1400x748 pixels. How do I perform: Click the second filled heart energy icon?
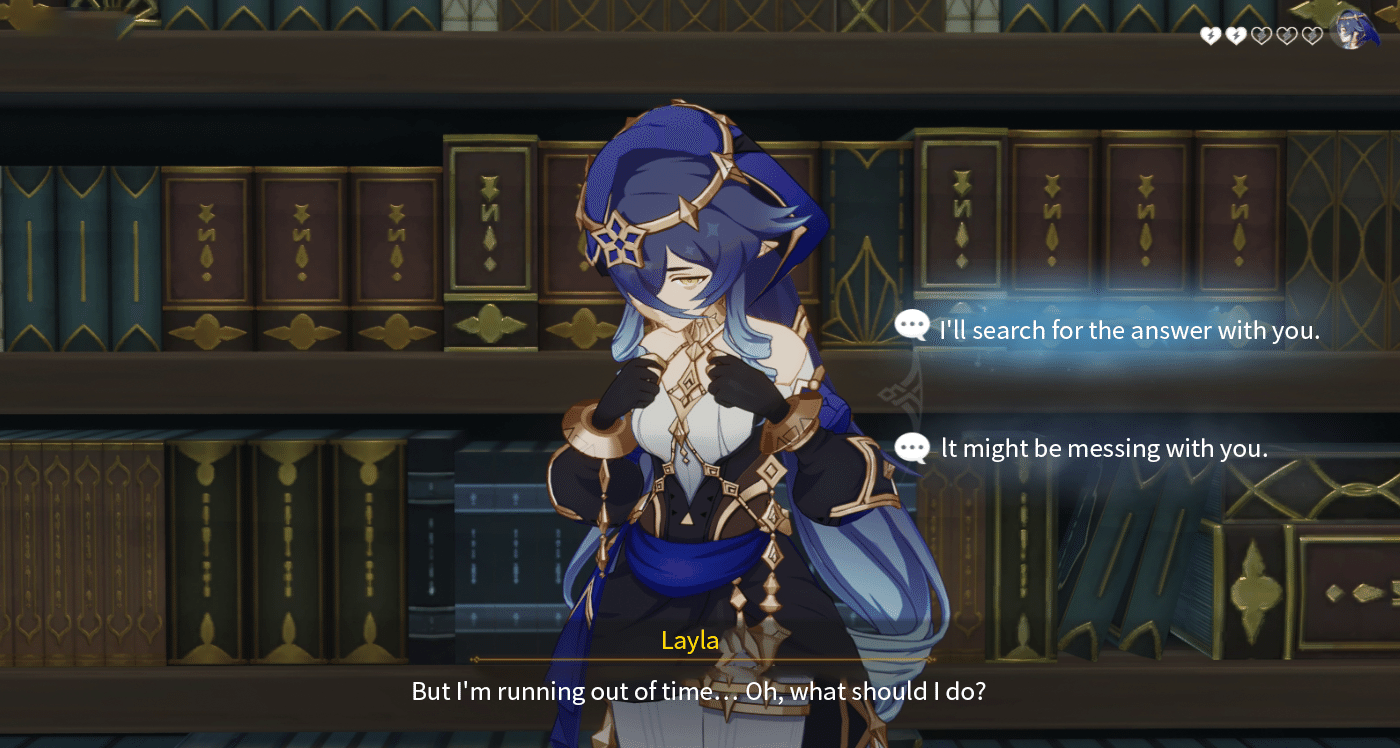coord(1236,35)
